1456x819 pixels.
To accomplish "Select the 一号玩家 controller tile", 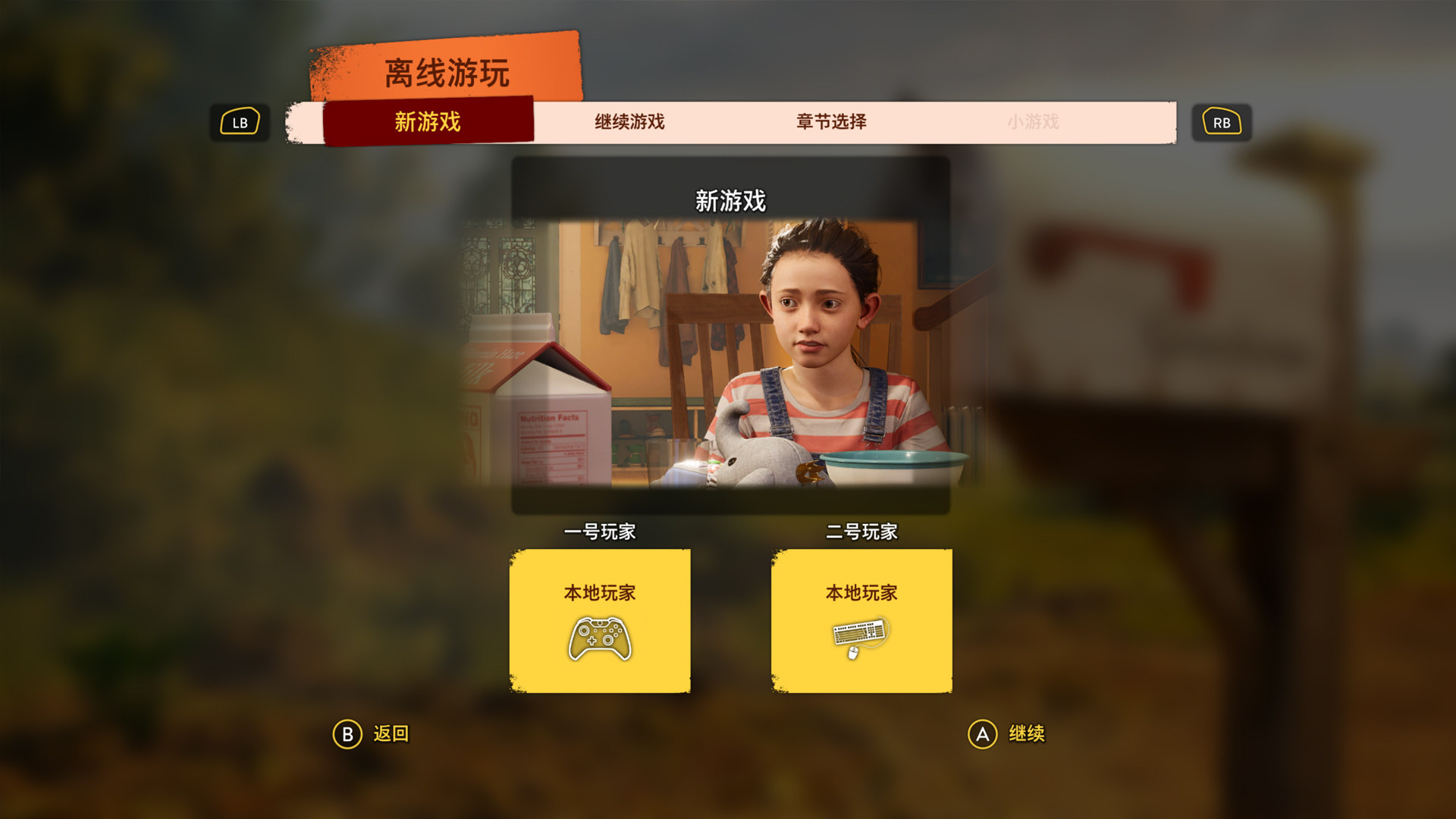I will 600,620.
